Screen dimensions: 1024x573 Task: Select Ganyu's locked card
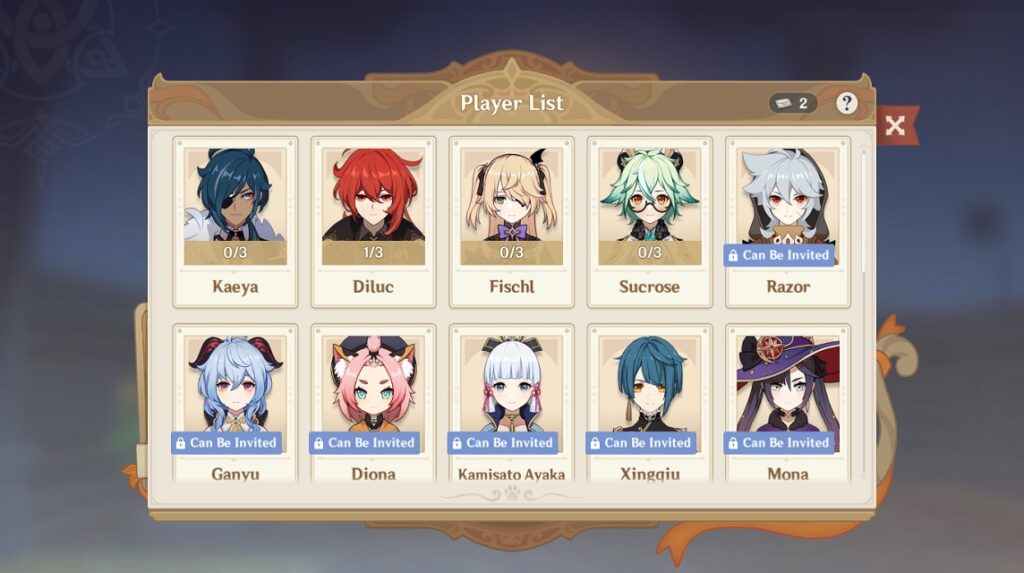[235, 405]
